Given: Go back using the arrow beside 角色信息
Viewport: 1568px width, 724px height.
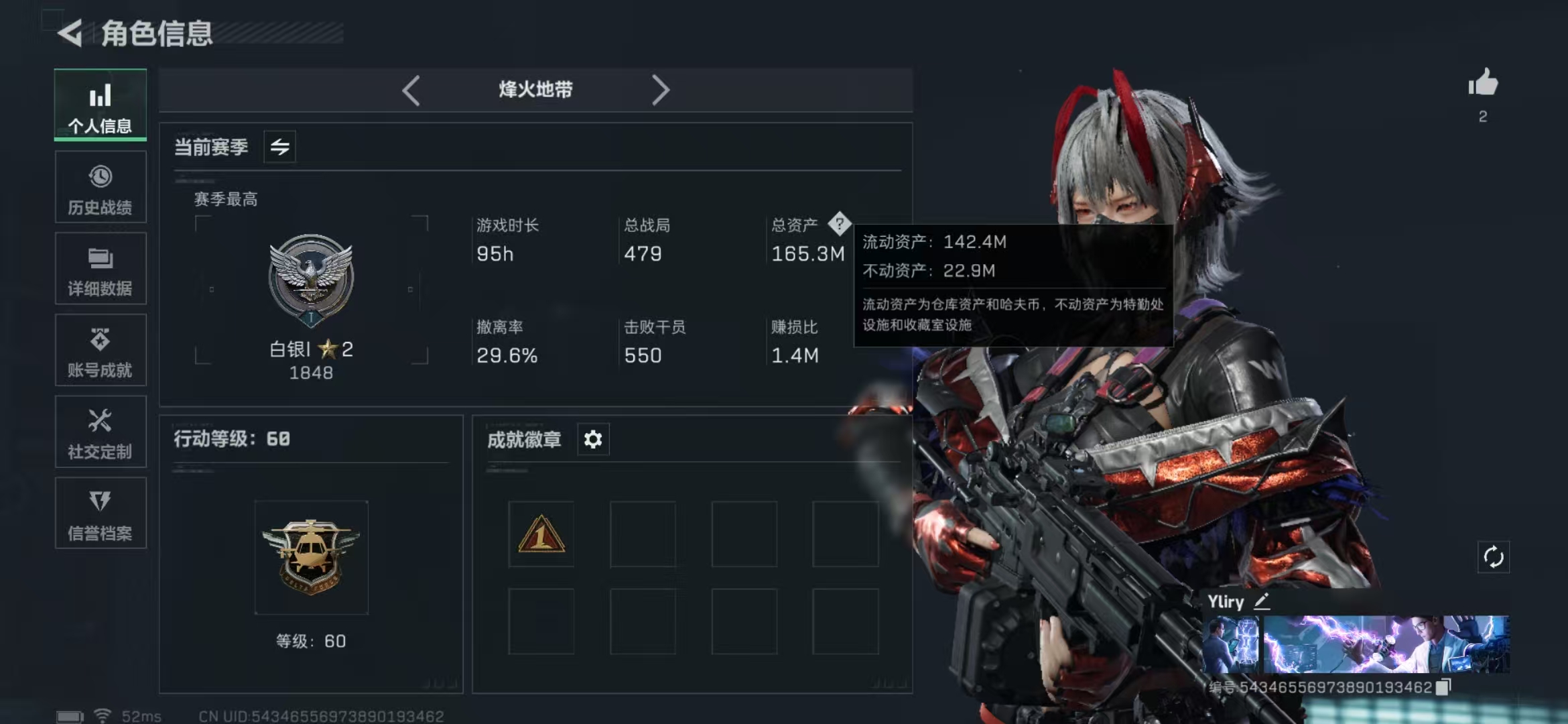Looking at the screenshot, I should click(x=70, y=33).
